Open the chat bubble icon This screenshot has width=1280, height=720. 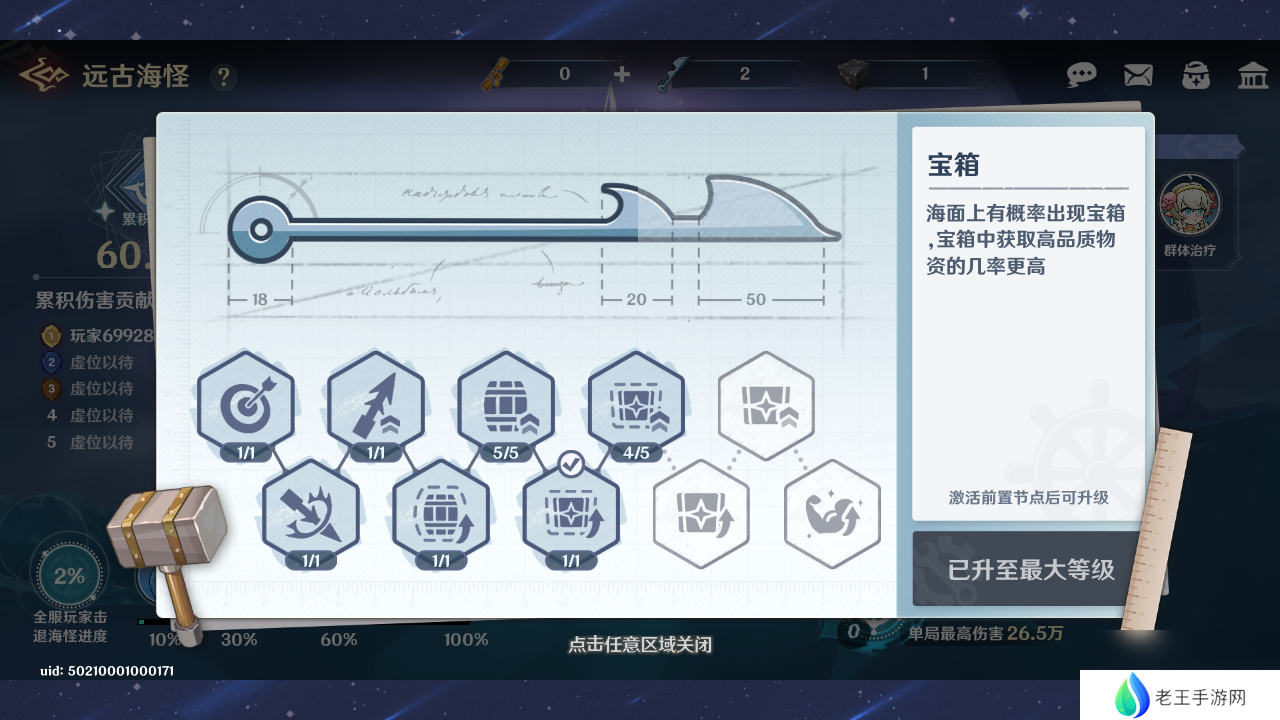tap(1081, 74)
